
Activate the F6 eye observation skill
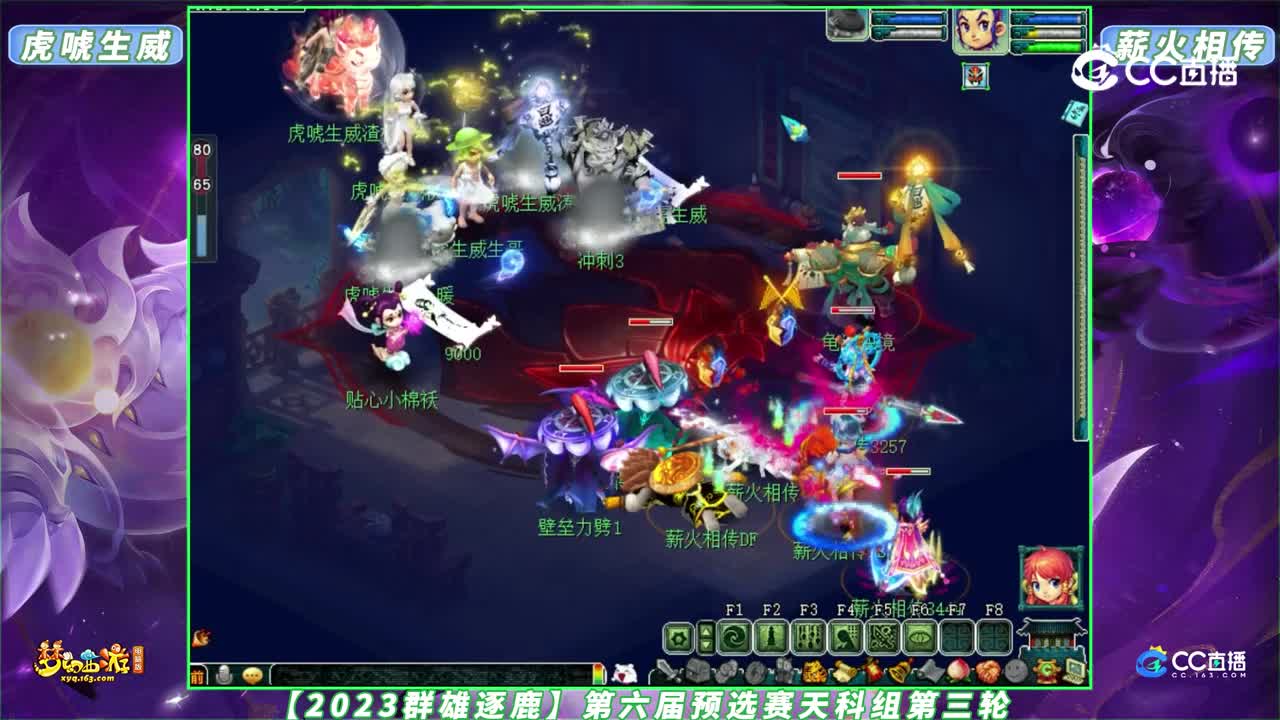919,636
